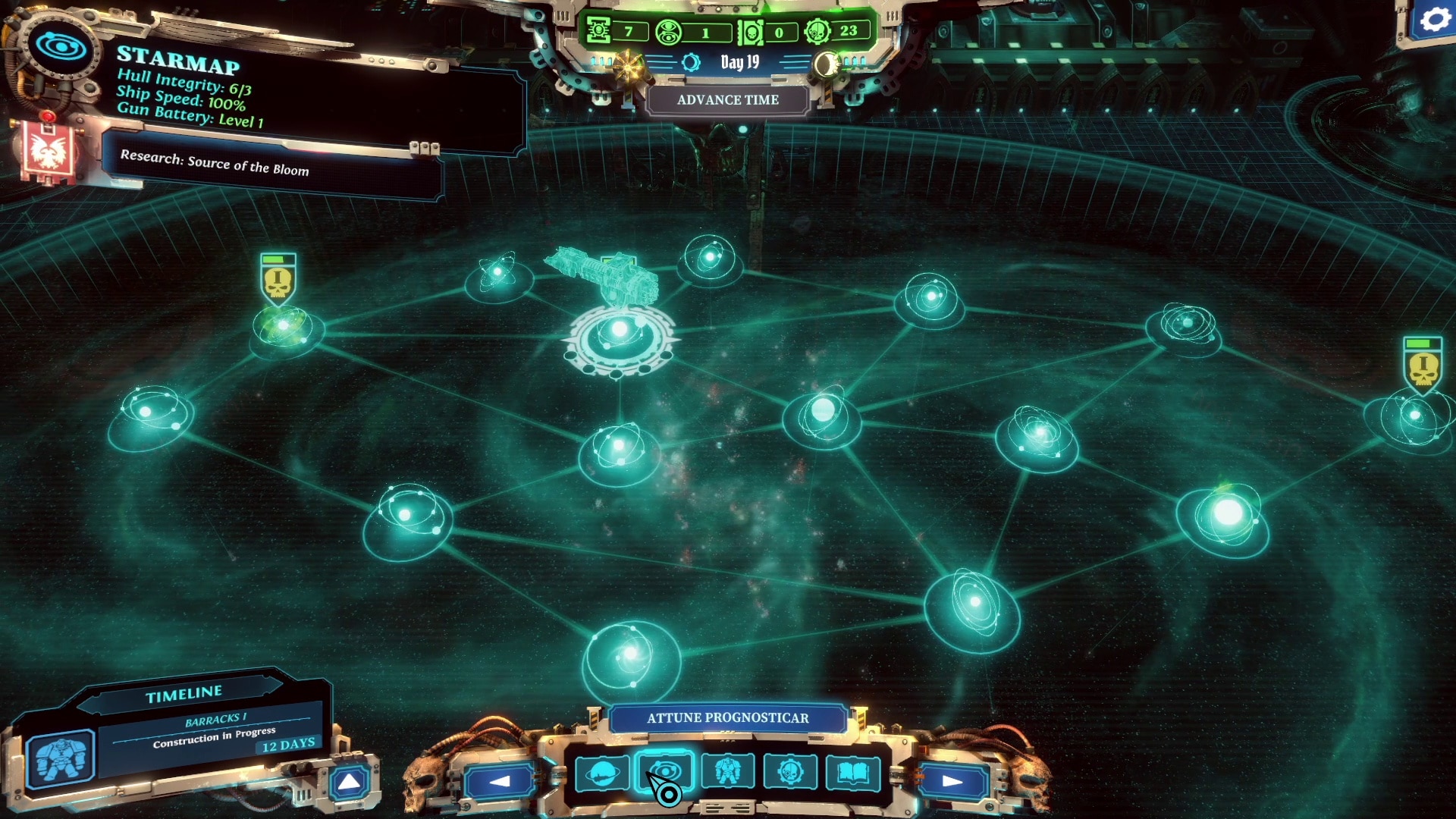Select the skull mission marker at the map's far edge
The height and width of the screenshot is (819, 1456).
coord(1423,364)
